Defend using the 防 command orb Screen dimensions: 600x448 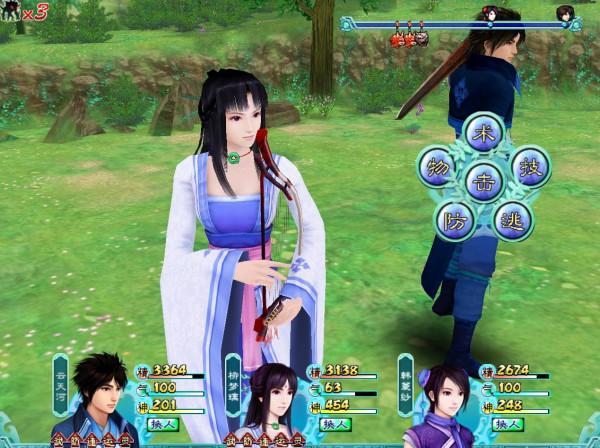[x=453, y=218]
